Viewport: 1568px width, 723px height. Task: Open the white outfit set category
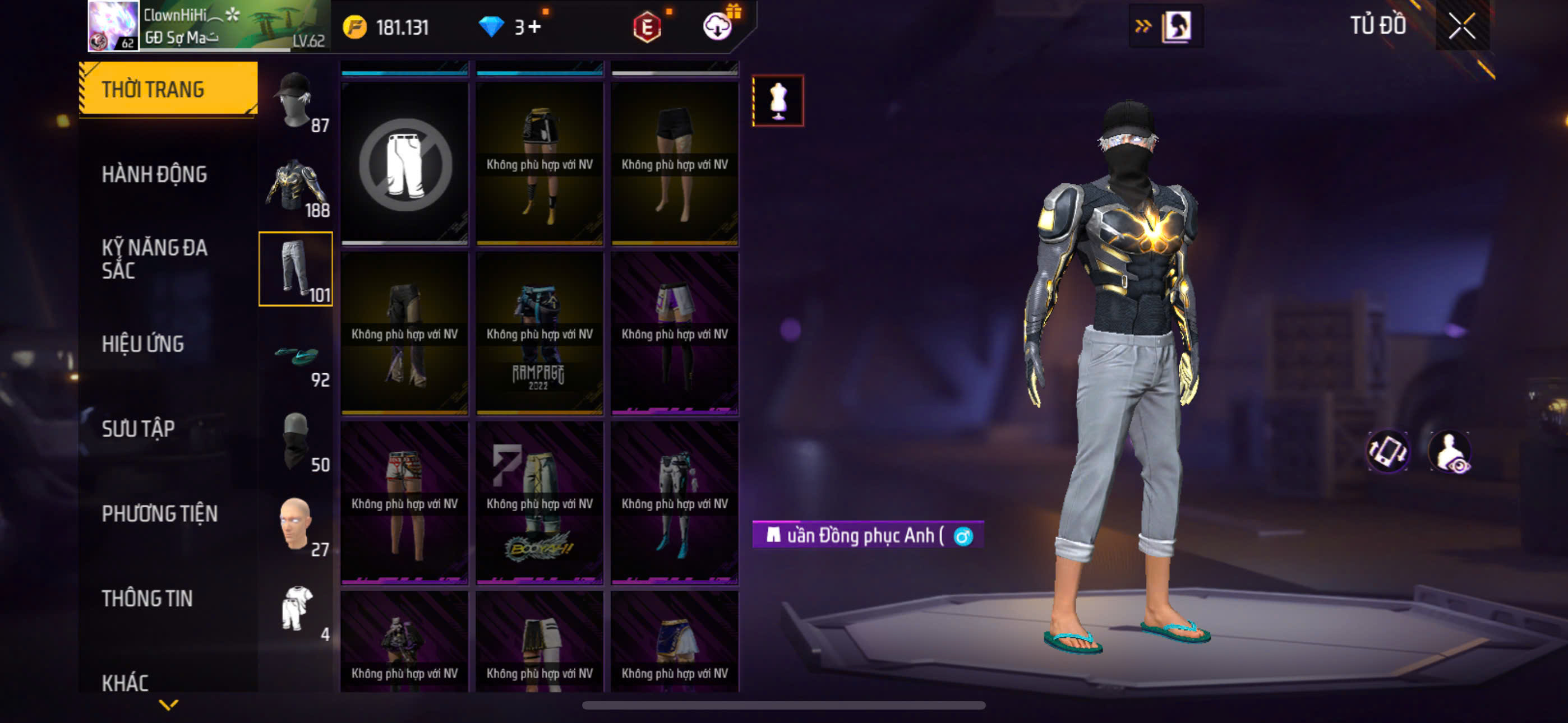point(297,610)
